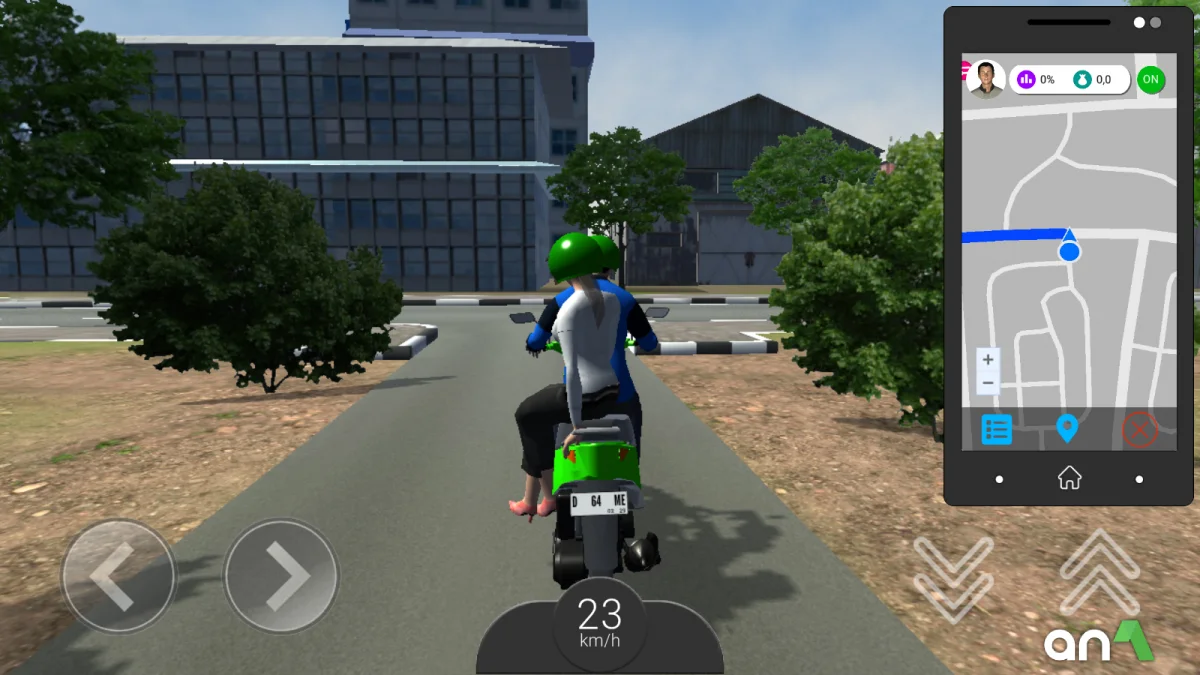Steer left with the left arrow button
Image resolution: width=1200 pixels, height=675 pixels.
point(118,576)
